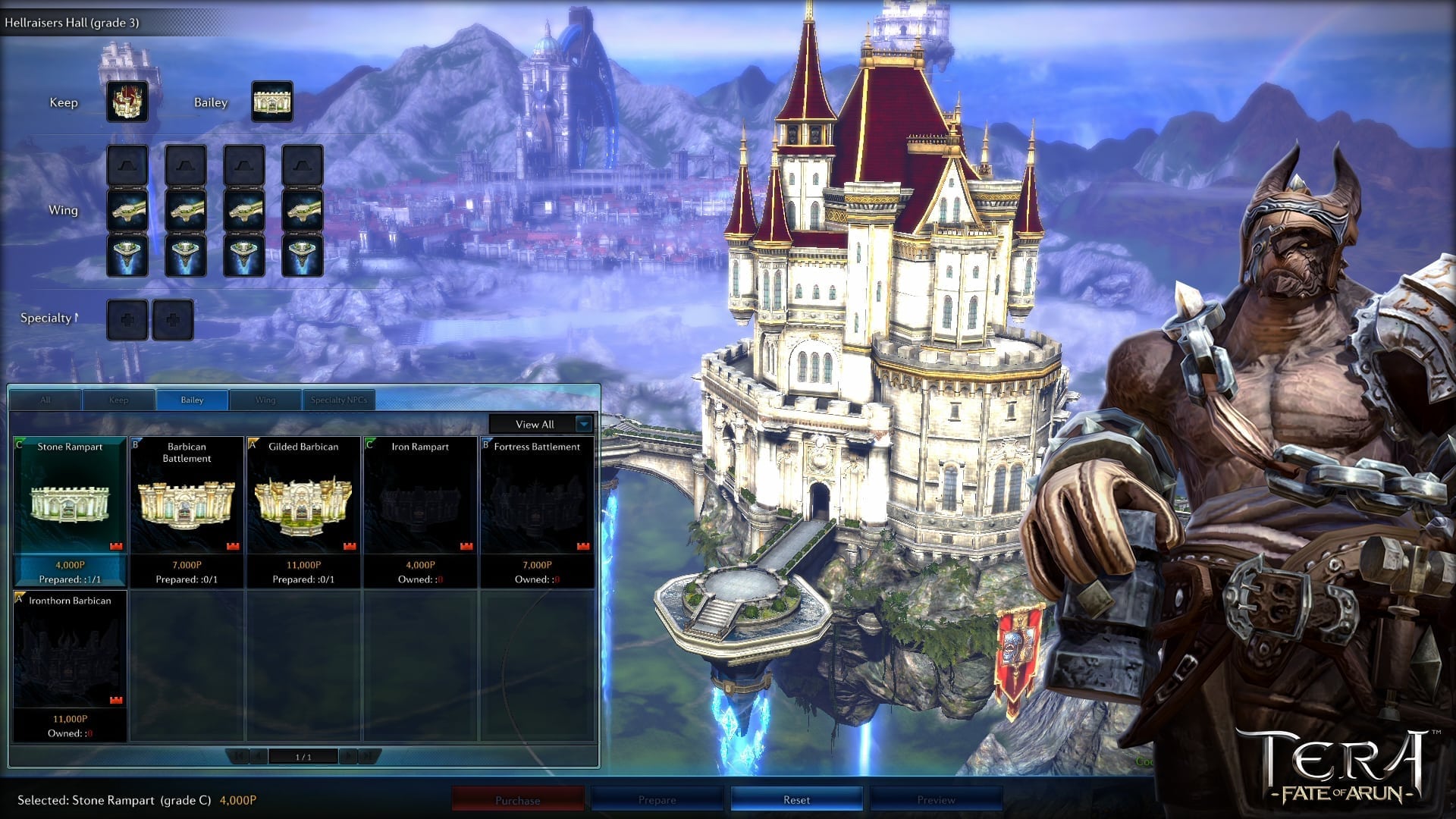The height and width of the screenshot is (819, 1456).
Task: Select the equipped Keep slot icon
Action: click(x=127, y=102)
